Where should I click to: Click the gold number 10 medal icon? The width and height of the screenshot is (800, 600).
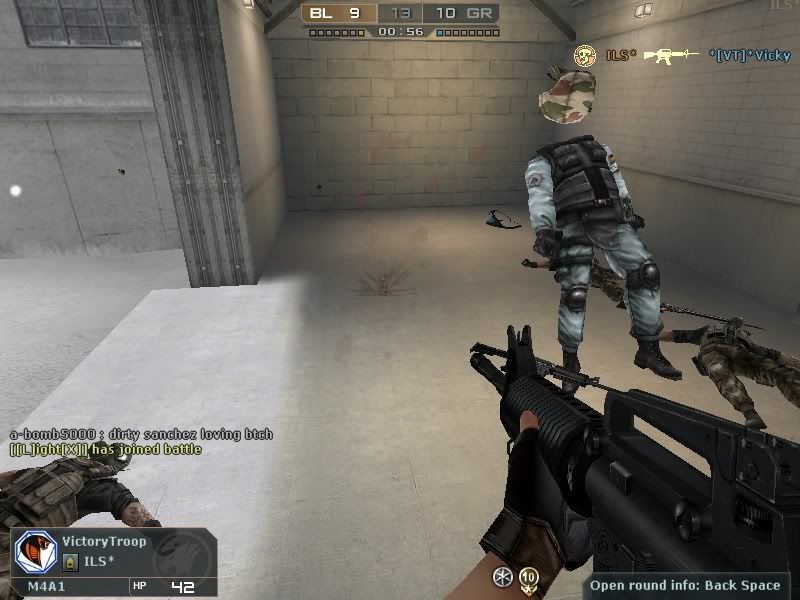528,577
